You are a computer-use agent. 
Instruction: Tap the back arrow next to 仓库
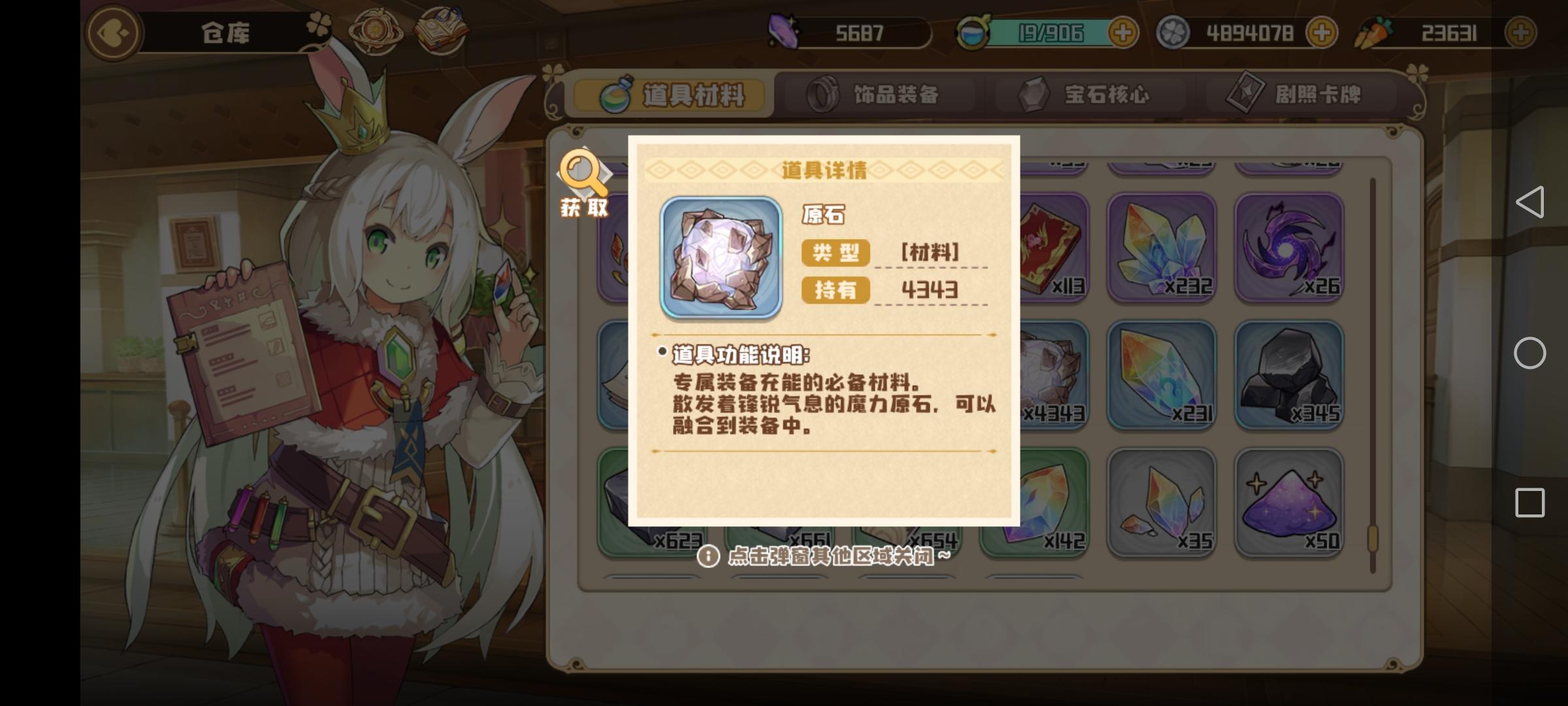113,34
